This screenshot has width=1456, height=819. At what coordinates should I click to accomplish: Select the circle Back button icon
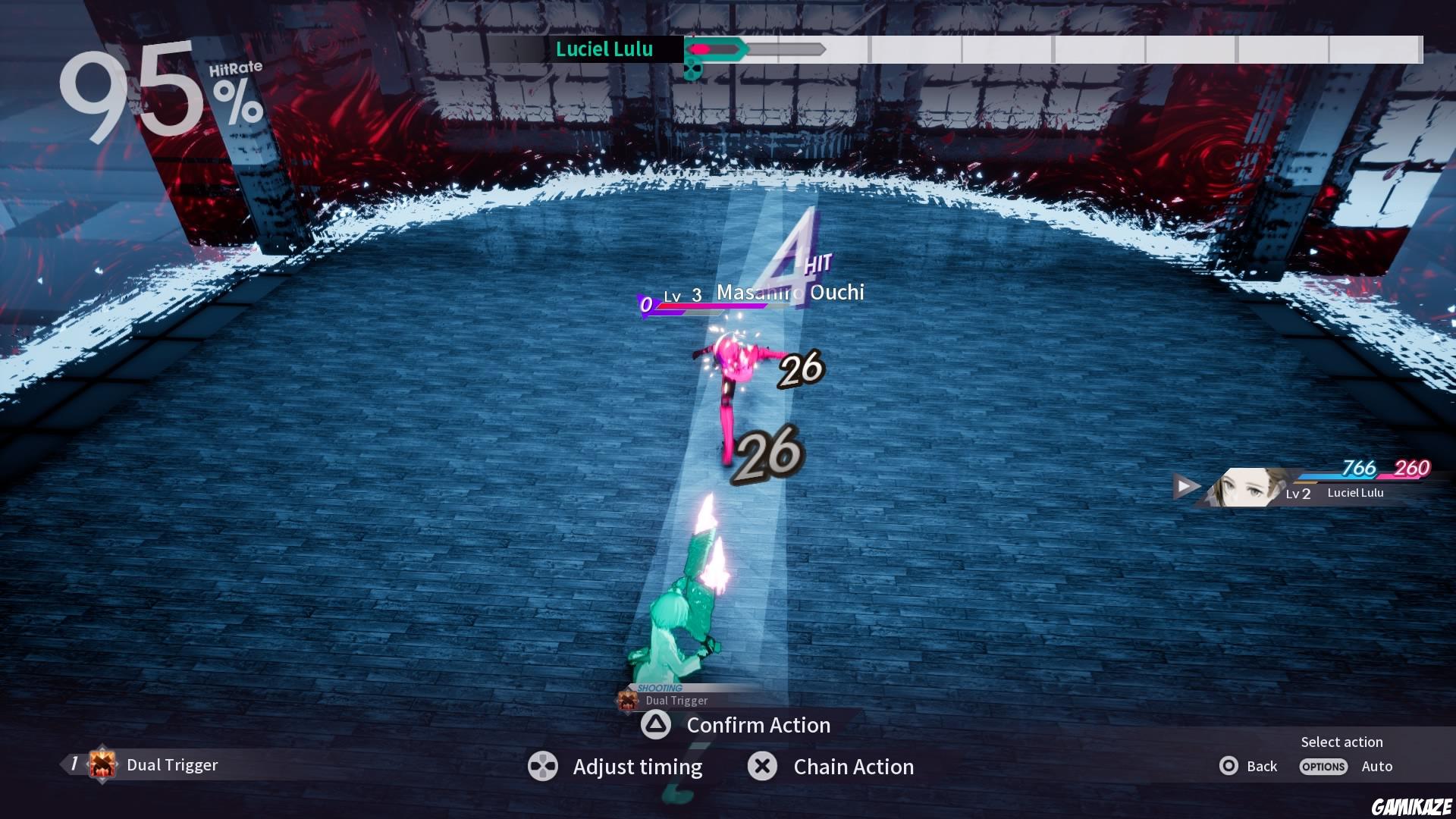1229,767
